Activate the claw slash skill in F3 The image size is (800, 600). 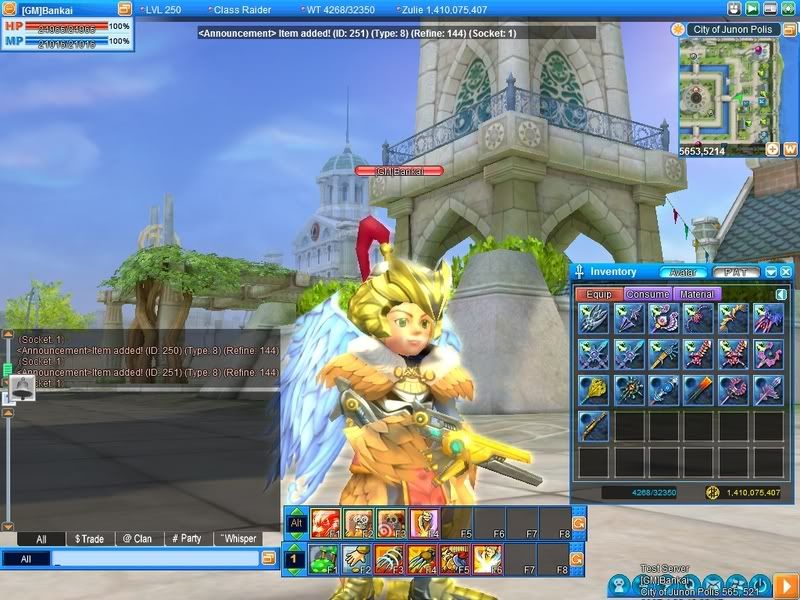pyautogui.click(x=390, y=558)
